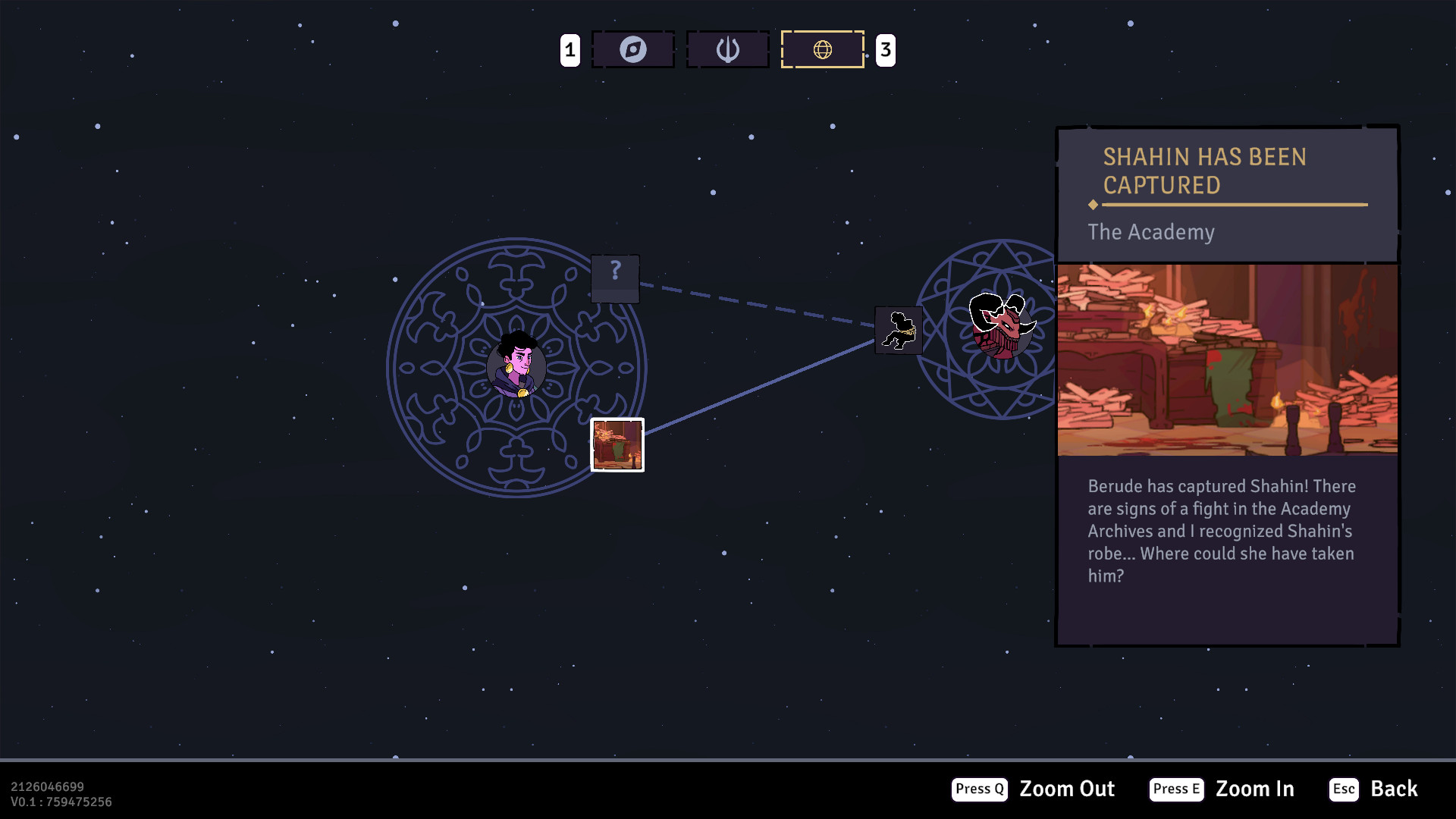This screenshot has width=1456, height=819.
Task: Select the globe map tab
Action: point(823,50)
